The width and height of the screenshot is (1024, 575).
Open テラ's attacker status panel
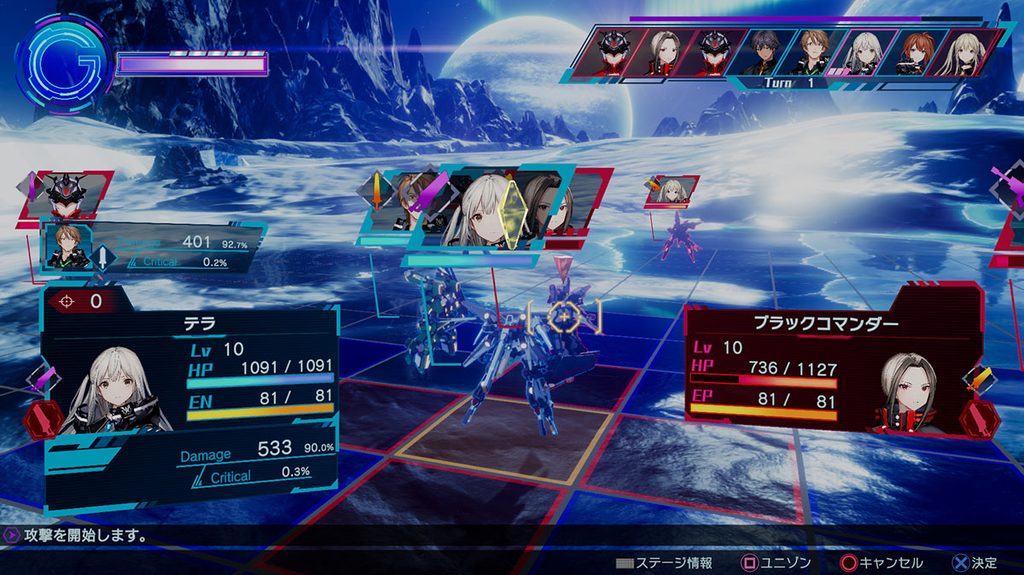[x=190, y=400]
